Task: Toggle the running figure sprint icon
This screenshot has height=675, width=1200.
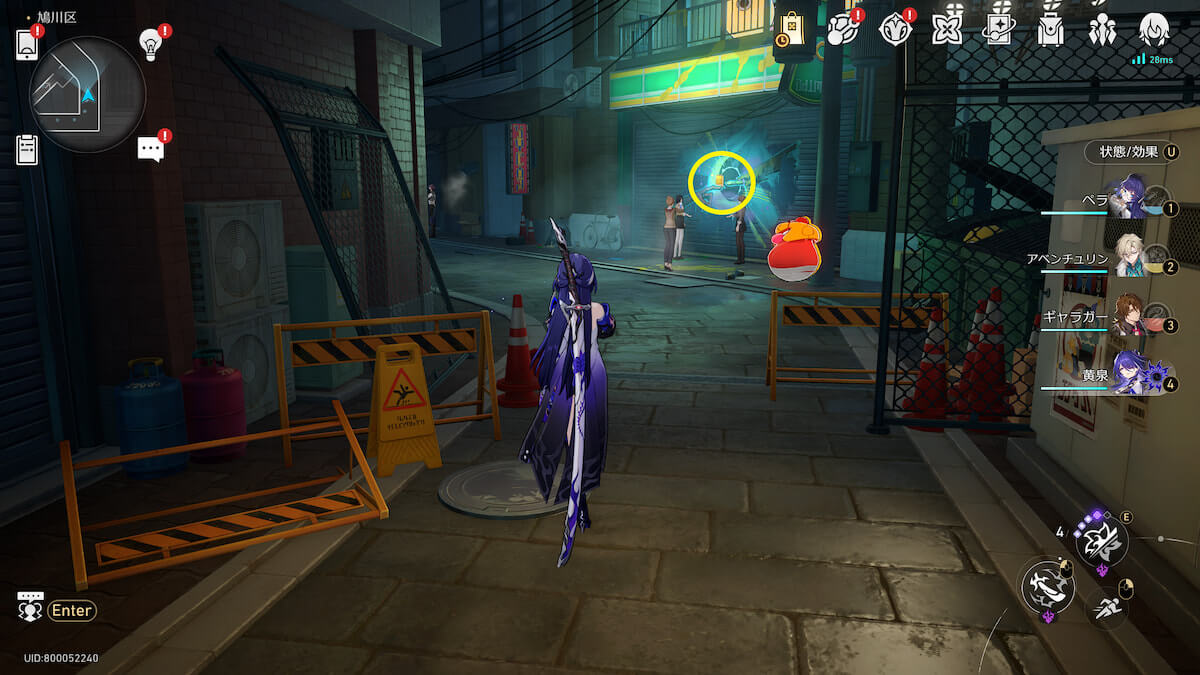Action: [x=1106, y=605]
